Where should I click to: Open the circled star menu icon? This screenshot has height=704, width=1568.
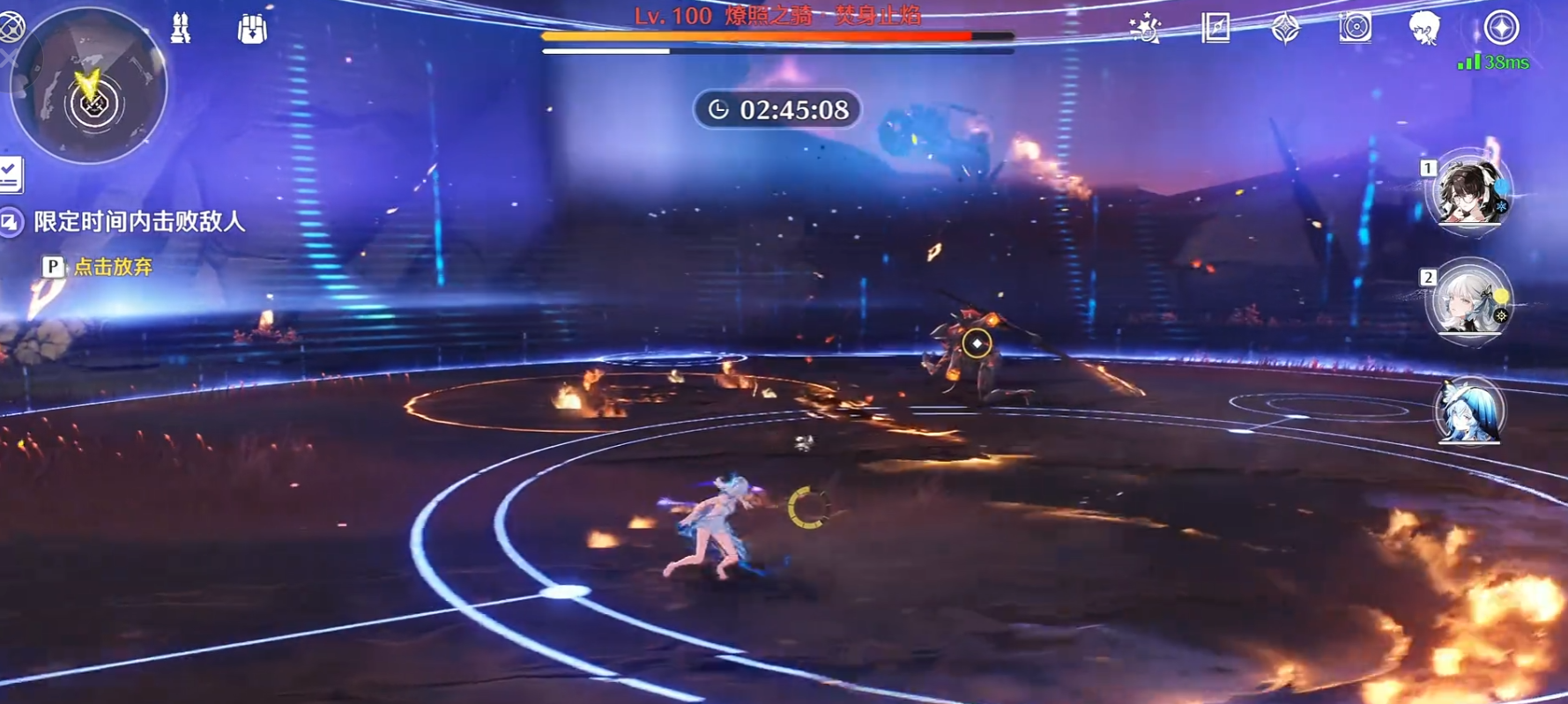1501,27
